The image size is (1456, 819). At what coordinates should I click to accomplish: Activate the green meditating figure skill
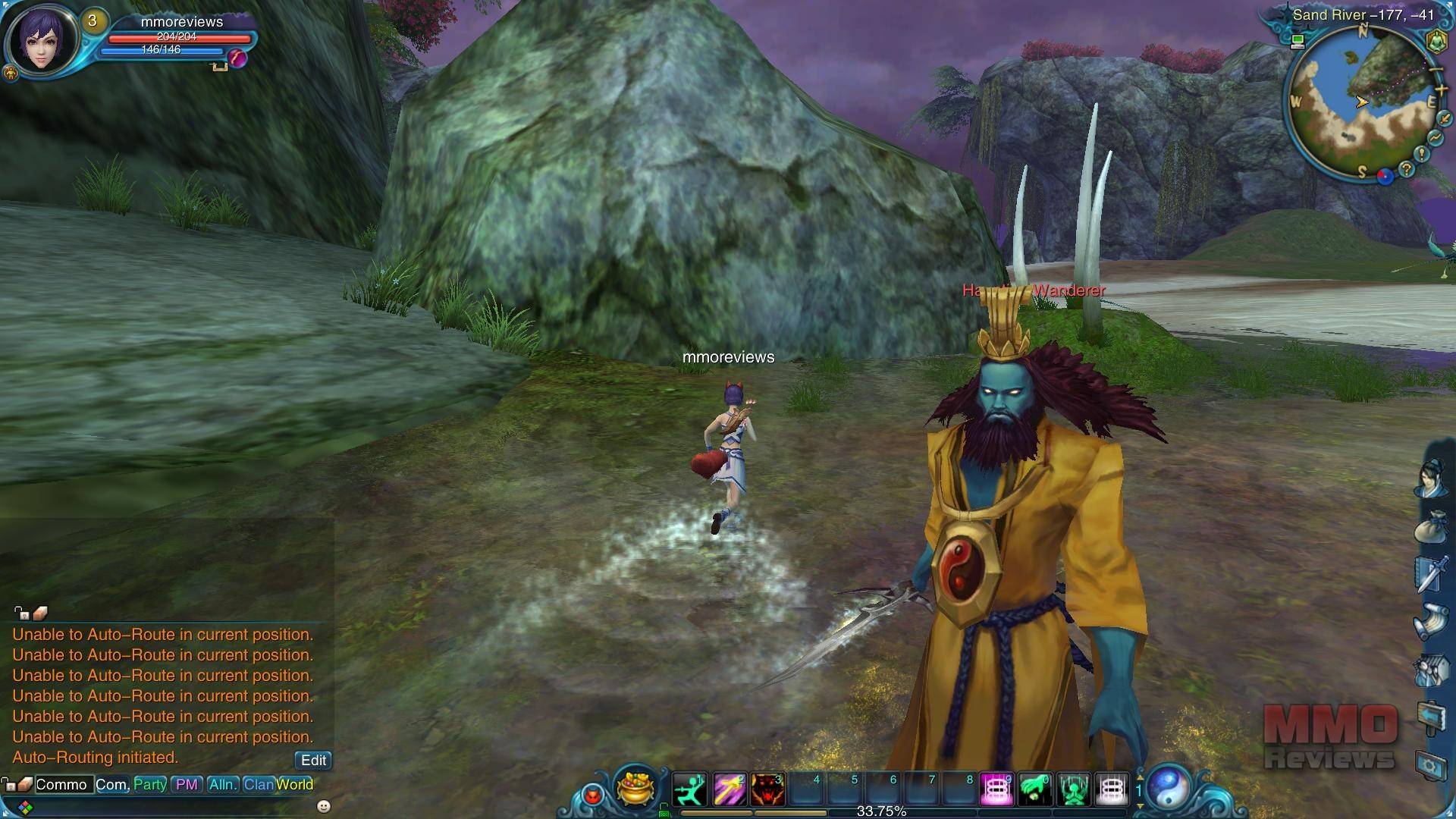(x=1074, y=790)
